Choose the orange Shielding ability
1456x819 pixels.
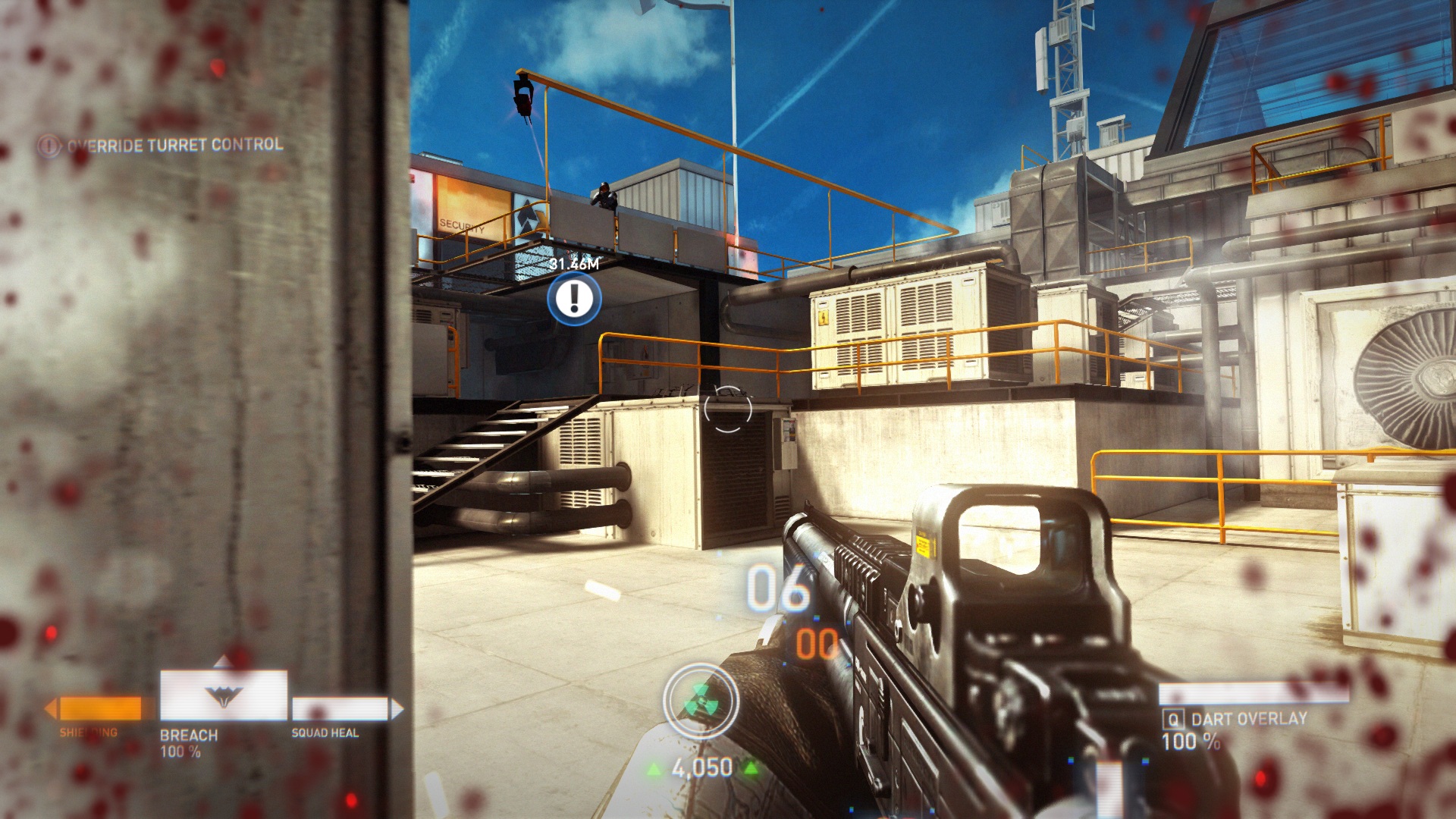[x=100, y=709]
